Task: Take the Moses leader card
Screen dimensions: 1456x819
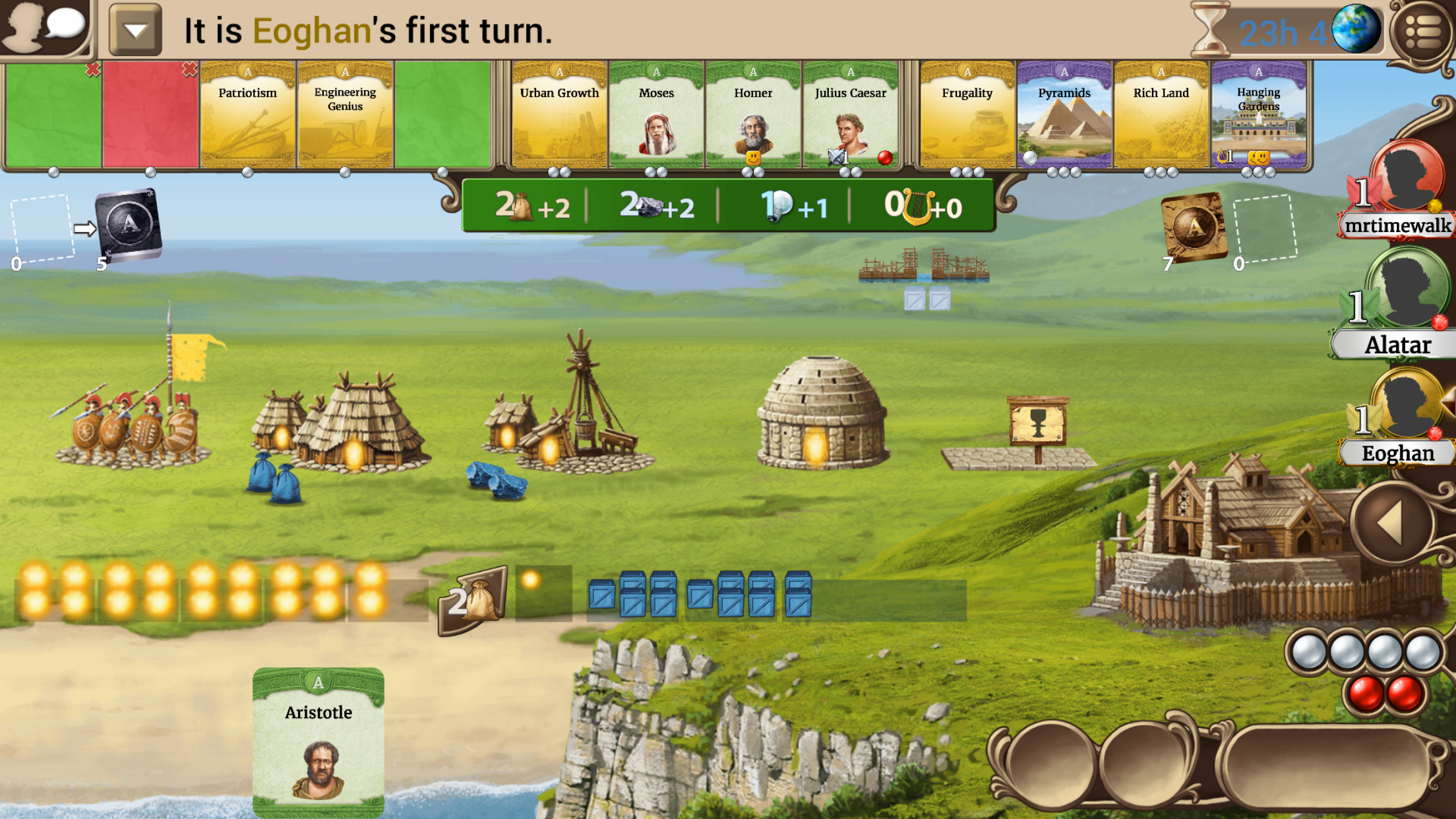Action: click(656, 115)
